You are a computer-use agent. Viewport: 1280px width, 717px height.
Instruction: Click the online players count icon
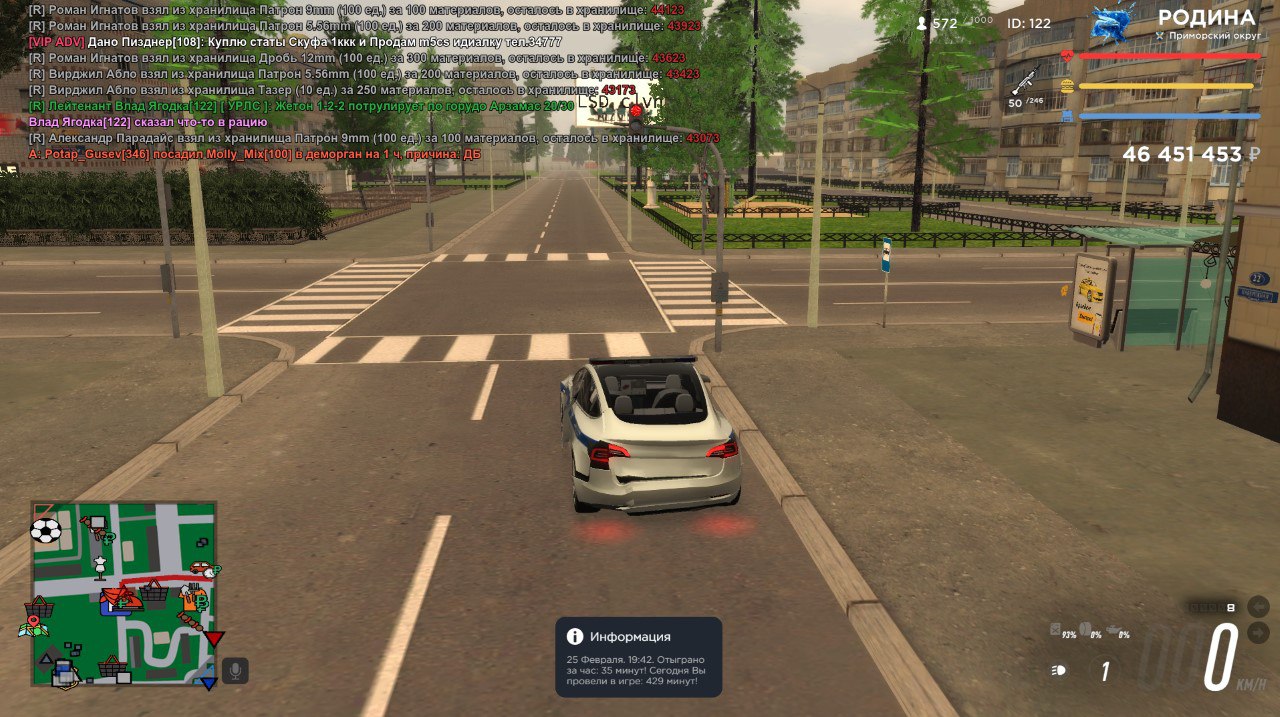point(922,23)
